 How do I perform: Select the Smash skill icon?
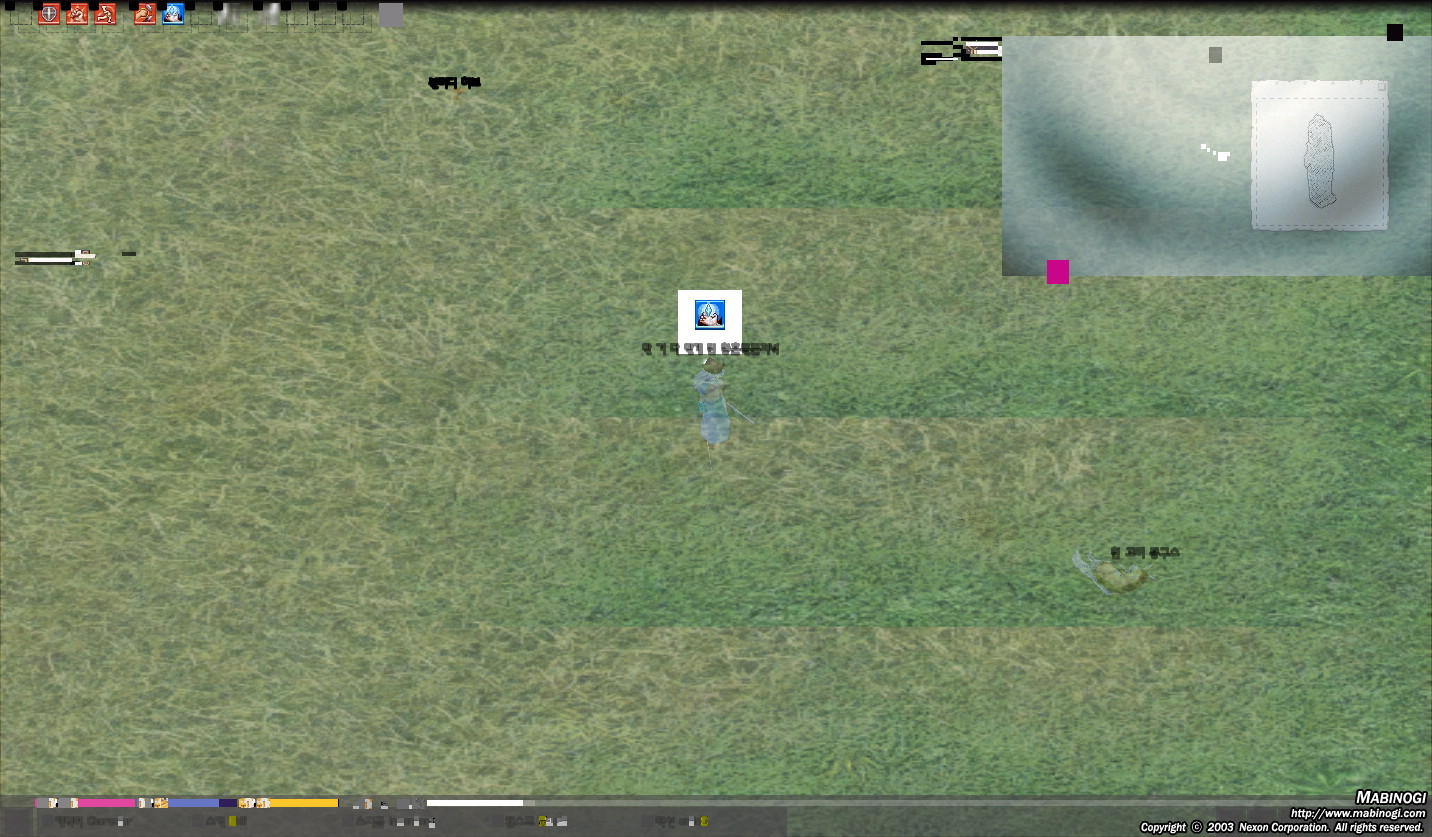tap(76, 13)
